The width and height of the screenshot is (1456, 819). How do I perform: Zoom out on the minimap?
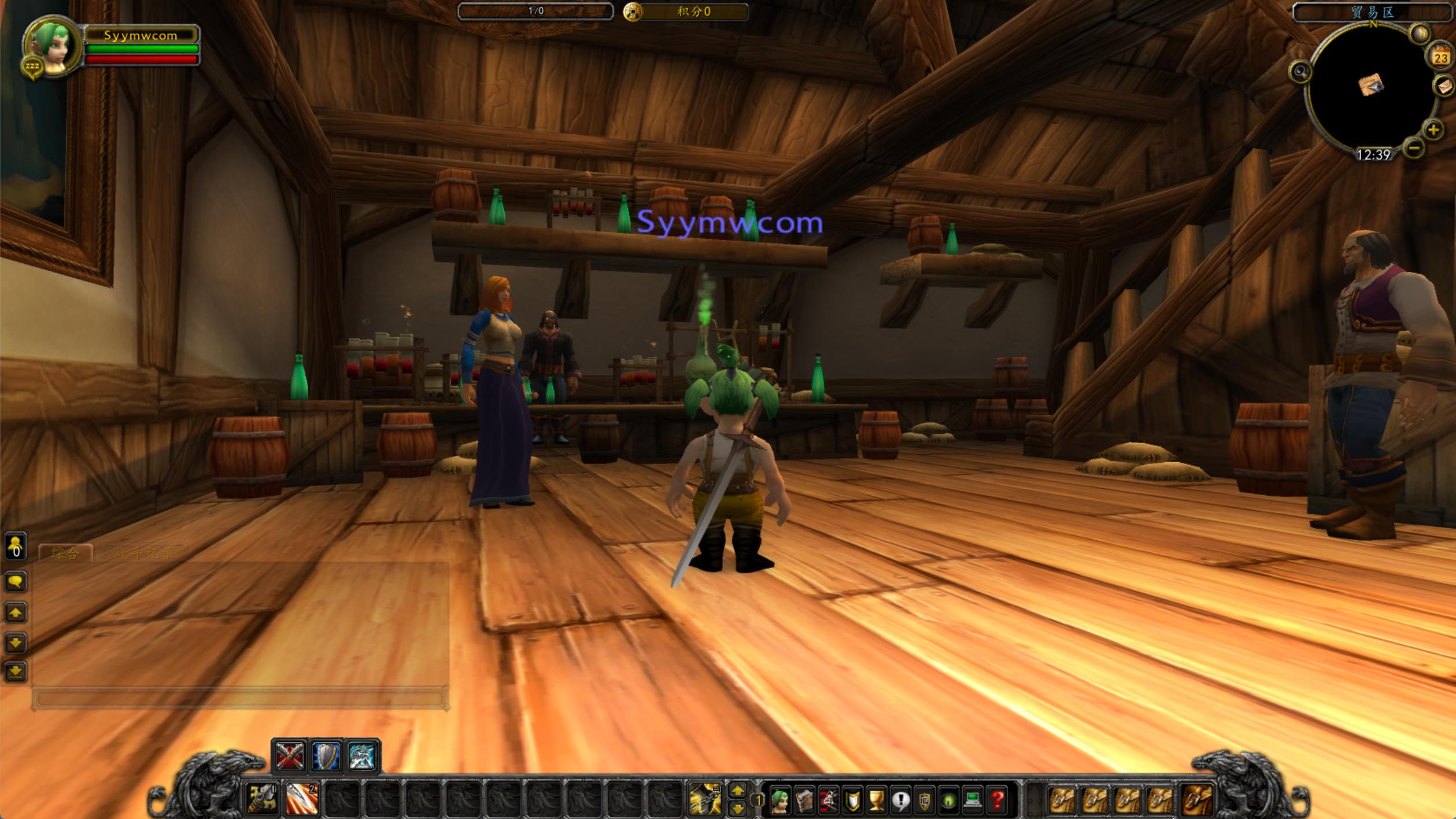[x=1413, y=148]
